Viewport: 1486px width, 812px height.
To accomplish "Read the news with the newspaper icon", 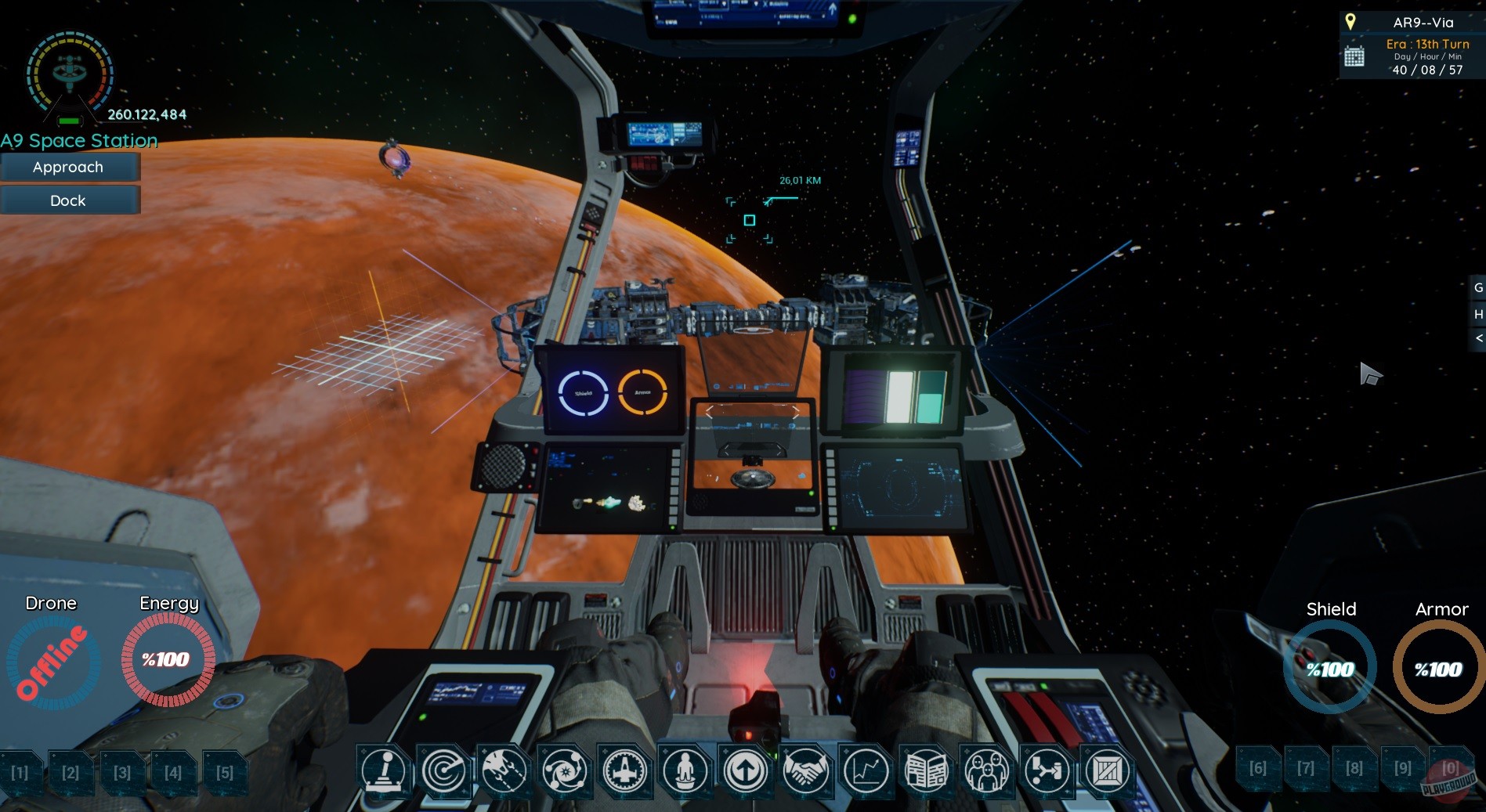I will click(x=925, y=771).
